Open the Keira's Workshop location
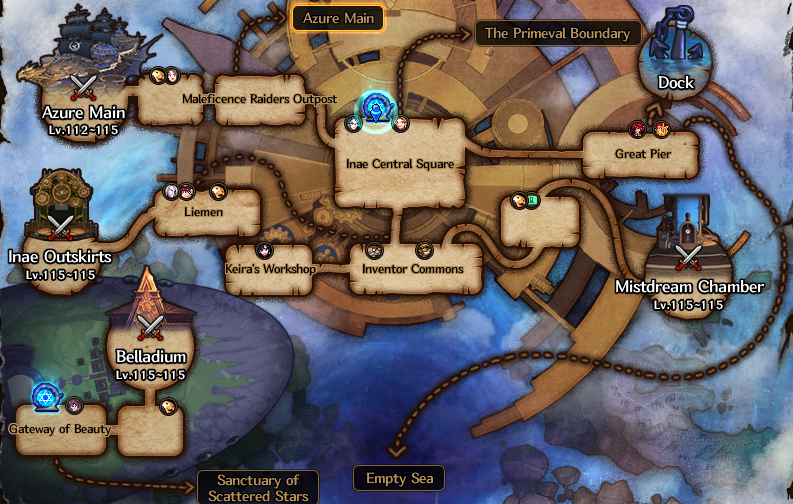Screen dimensions: 793x504 (x=271, y=269)
